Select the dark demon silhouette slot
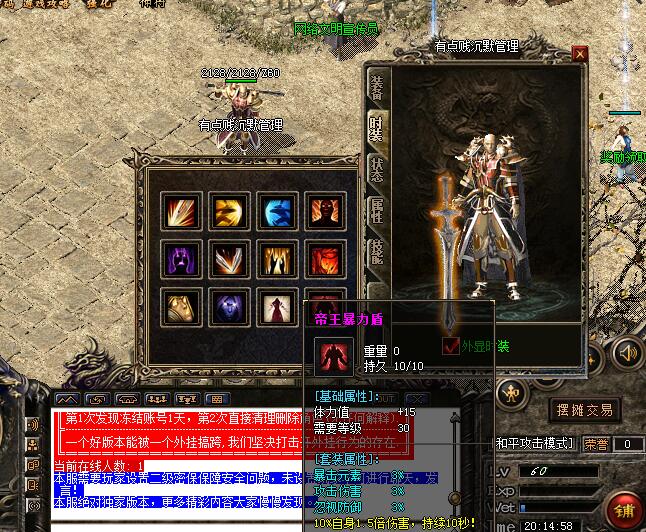This screenshot has width=646, height=532. click(x=324, y=211)
